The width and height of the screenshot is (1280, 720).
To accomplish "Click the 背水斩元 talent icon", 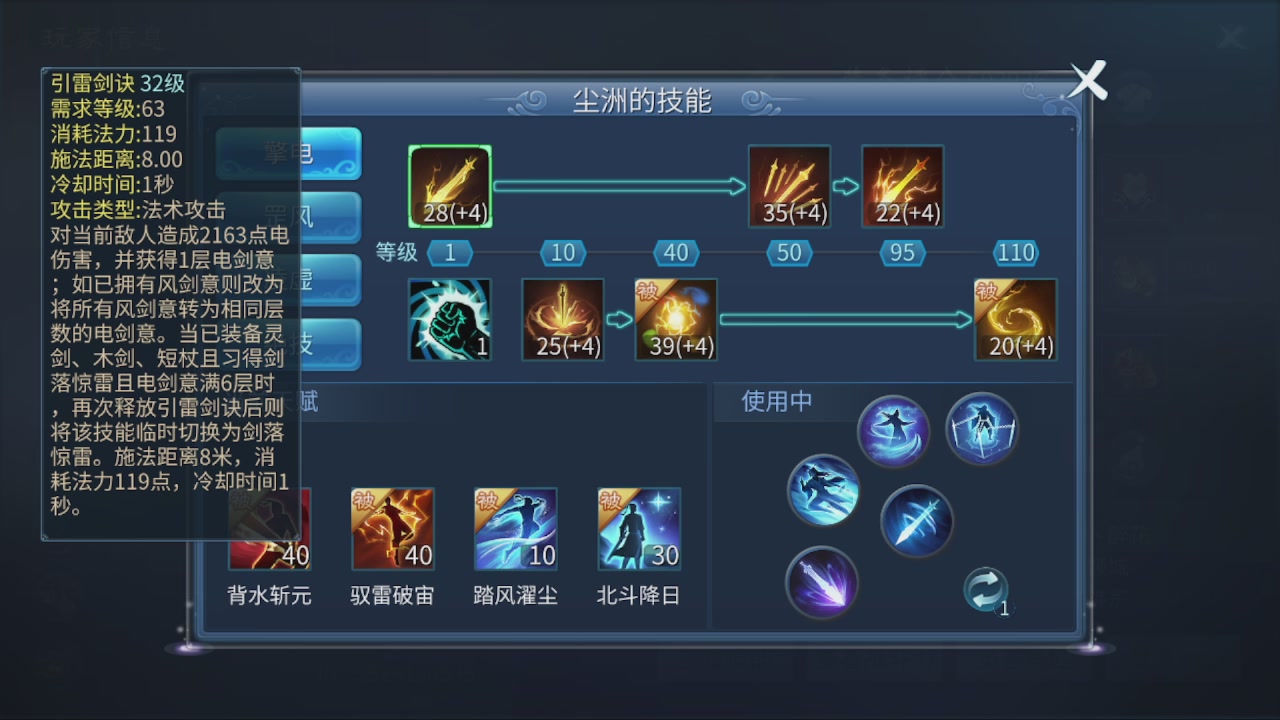I will 267,529.
